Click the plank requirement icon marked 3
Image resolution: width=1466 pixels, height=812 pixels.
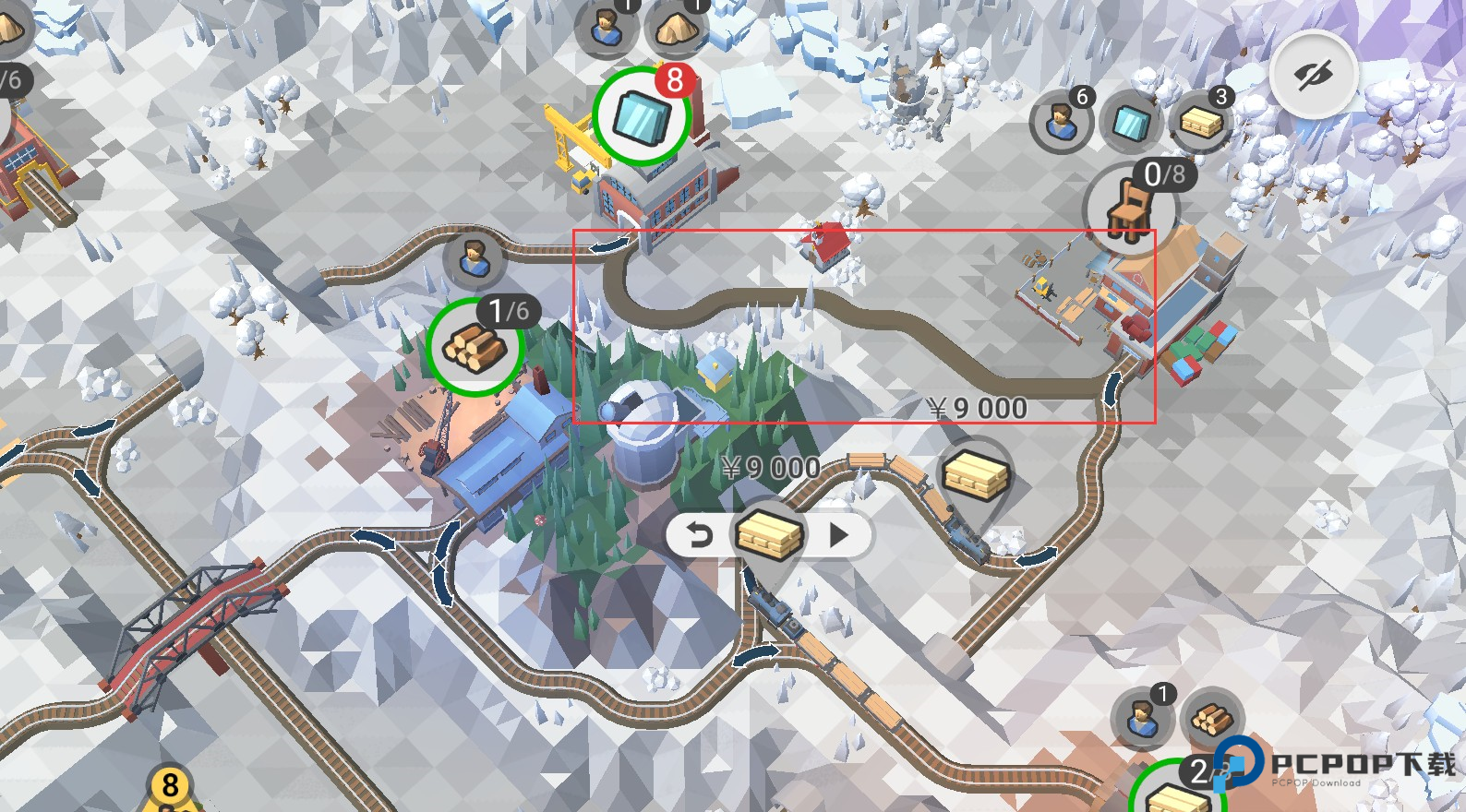pos(1201,121)
